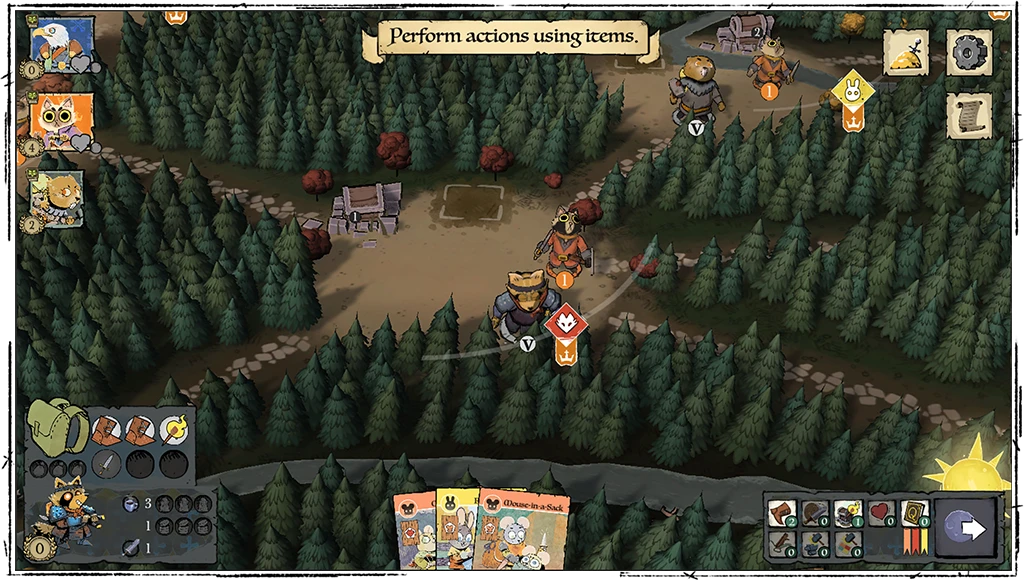Open the green backpack
Viewport: 1024px width, 580px height.
[57, 428]
